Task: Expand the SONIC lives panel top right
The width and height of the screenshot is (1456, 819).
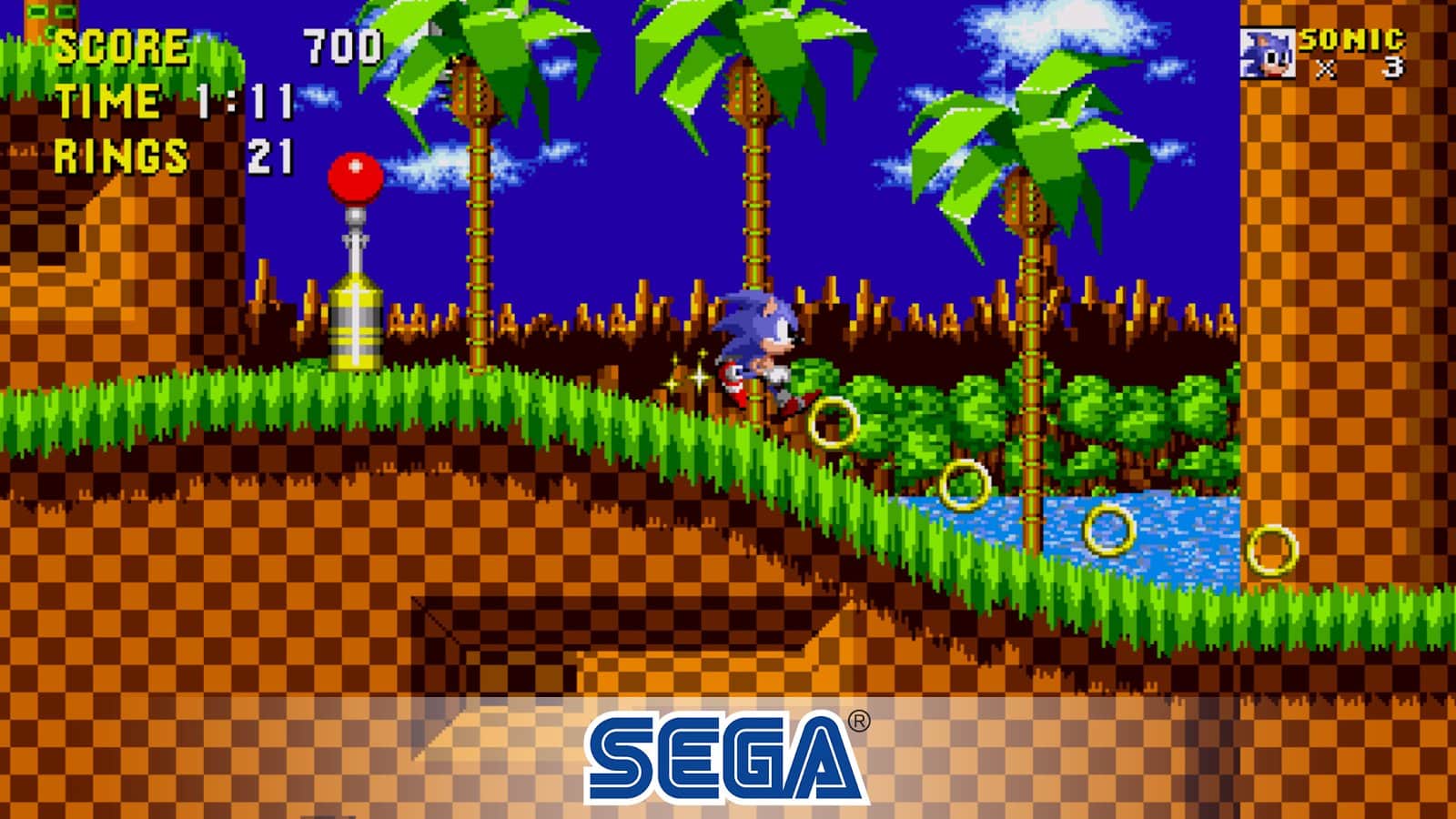Action: tap(1329, 50)
